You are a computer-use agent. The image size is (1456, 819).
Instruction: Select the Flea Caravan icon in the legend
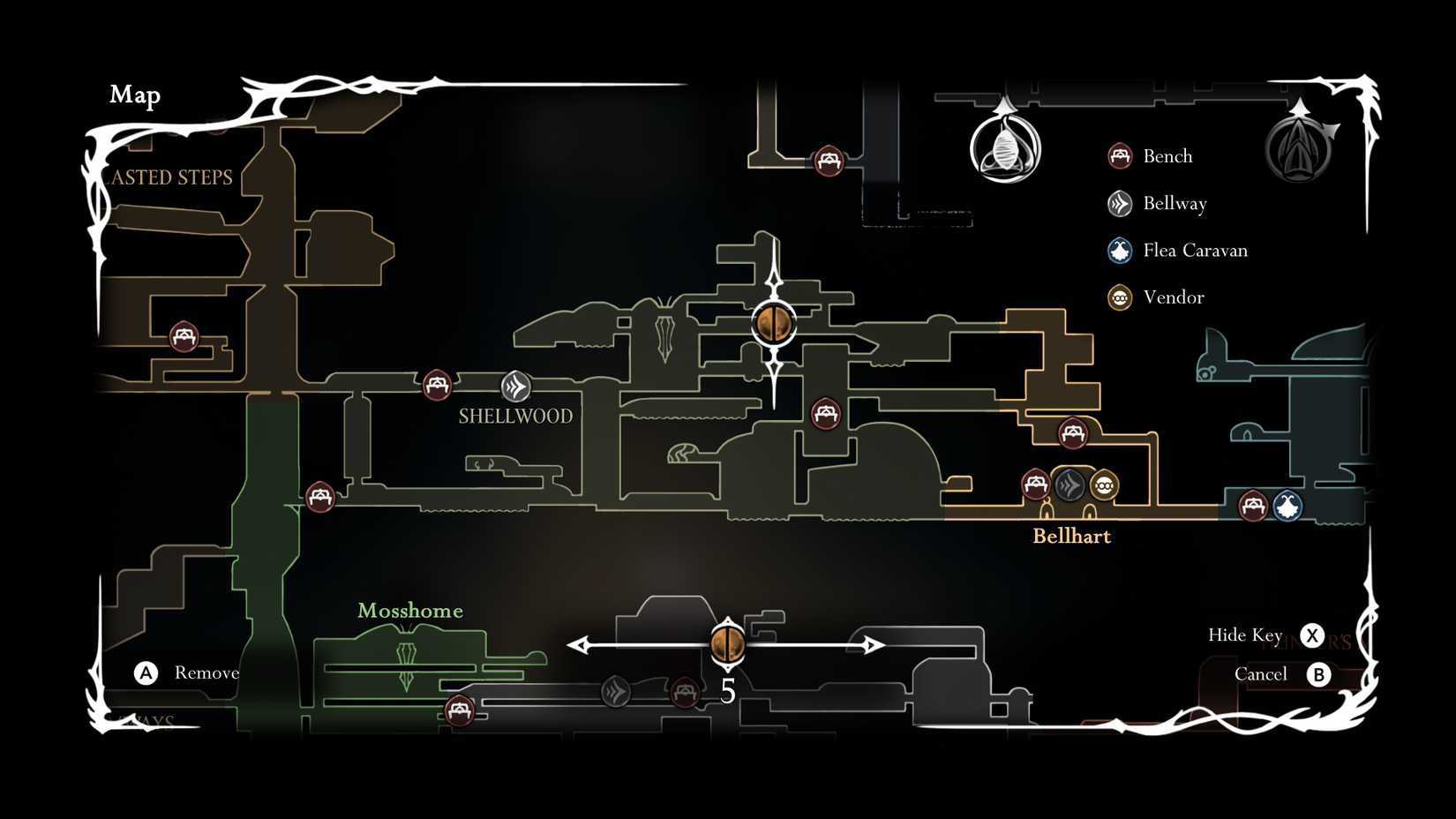[x=1119, y=251]
